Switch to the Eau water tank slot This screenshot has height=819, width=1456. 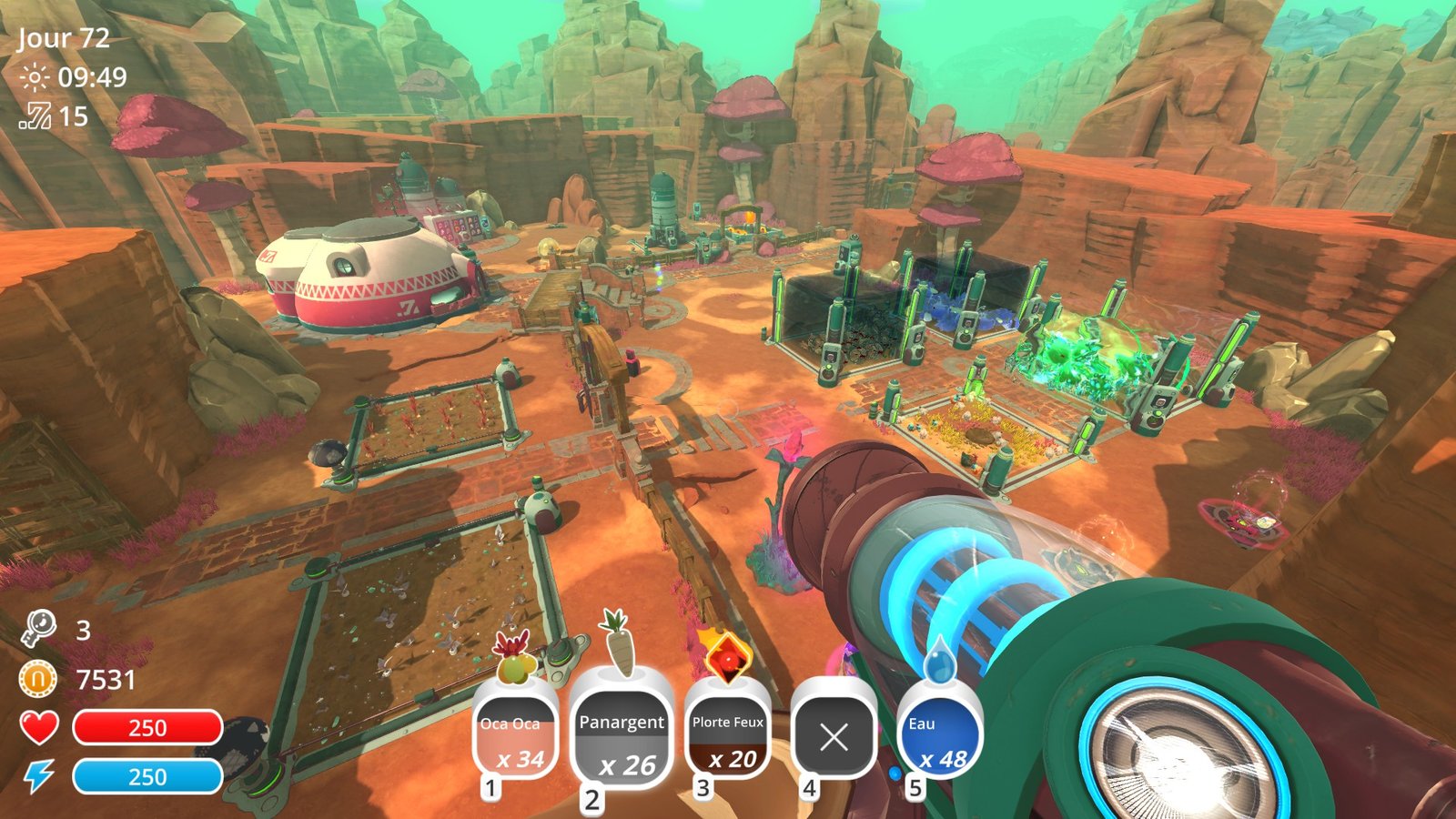tap(940, 735)
